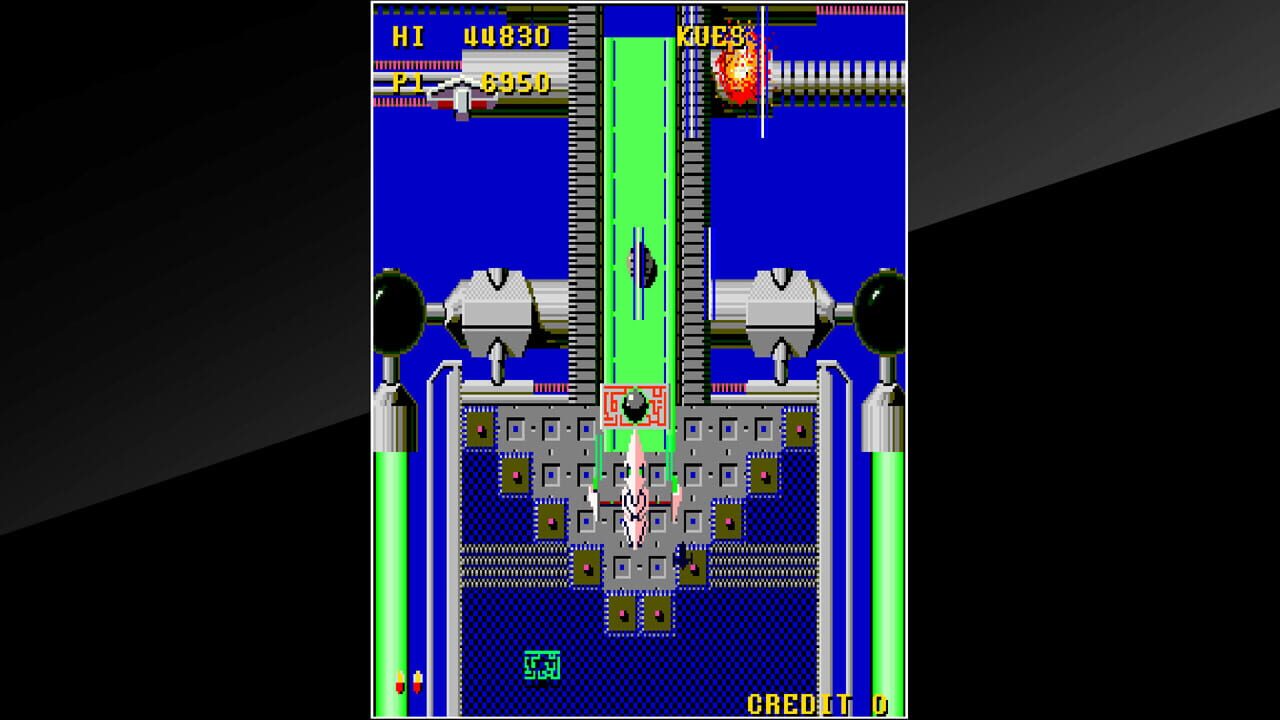Screen dimensions: 1280x720
Task: Click the KUES enemy name label
Action: (x=710, y=38)
